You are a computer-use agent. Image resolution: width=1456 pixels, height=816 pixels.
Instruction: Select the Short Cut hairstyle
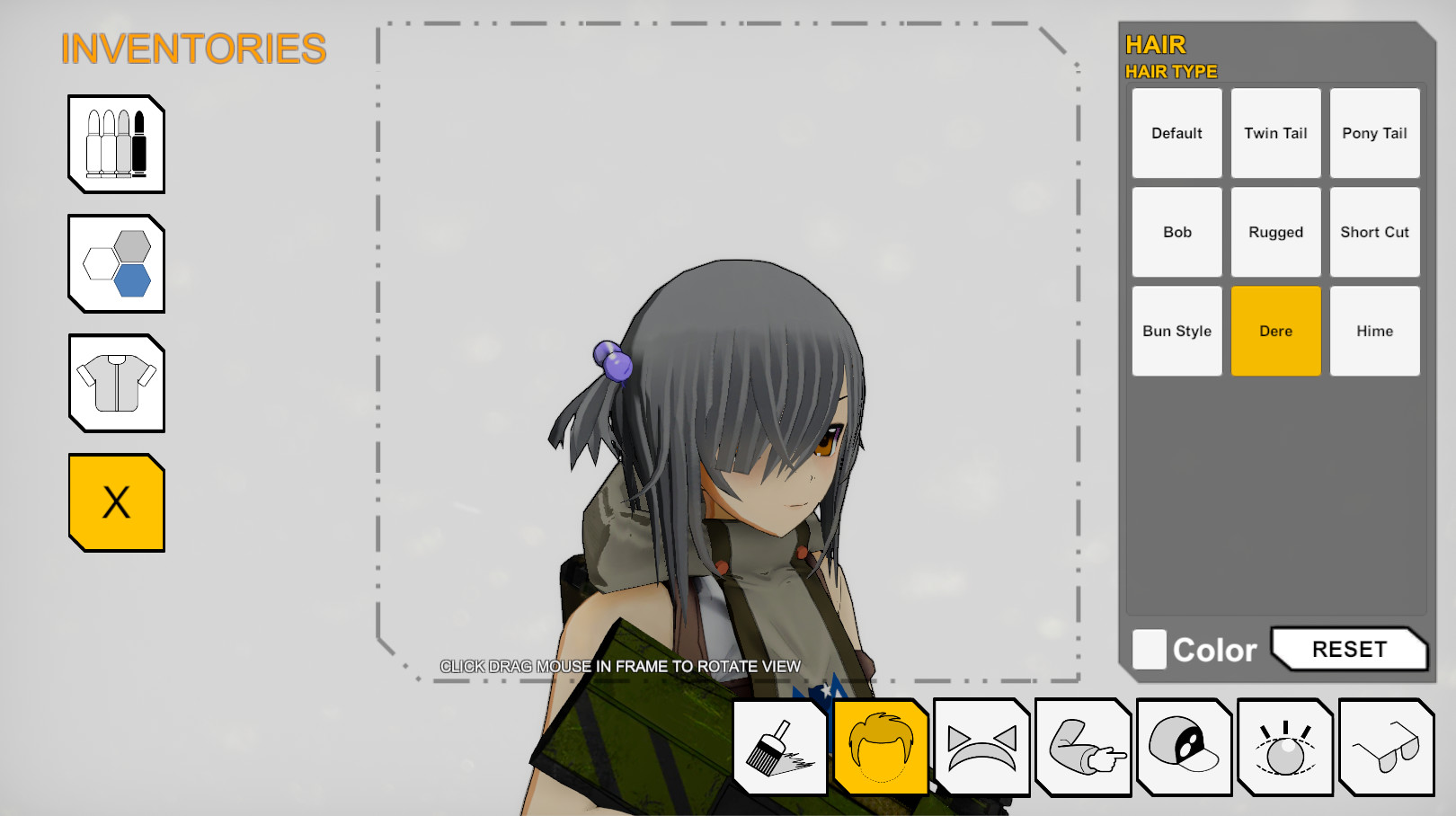point(1374,231)
